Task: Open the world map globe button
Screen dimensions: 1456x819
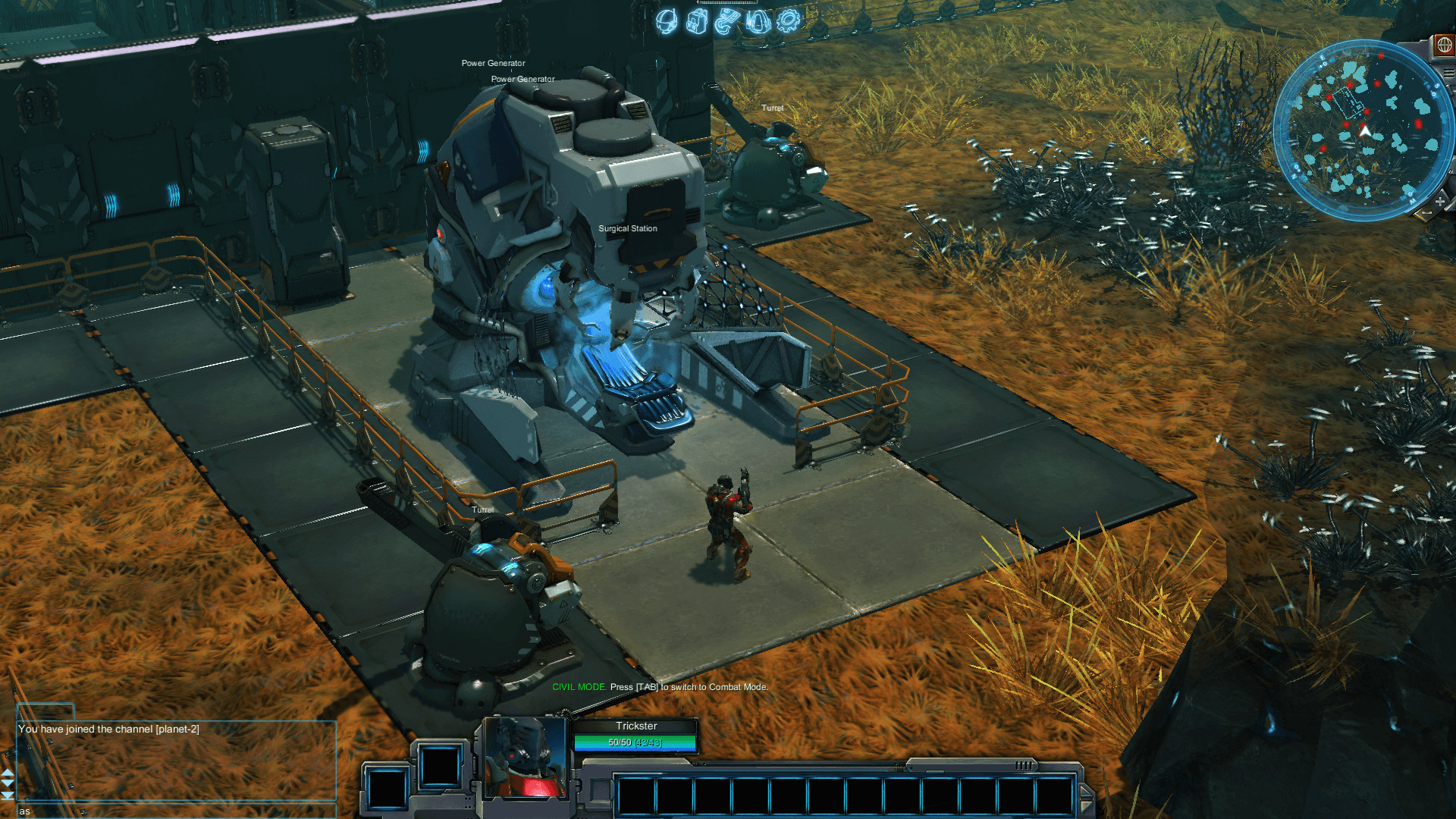Action: (x=1444, y=45)
